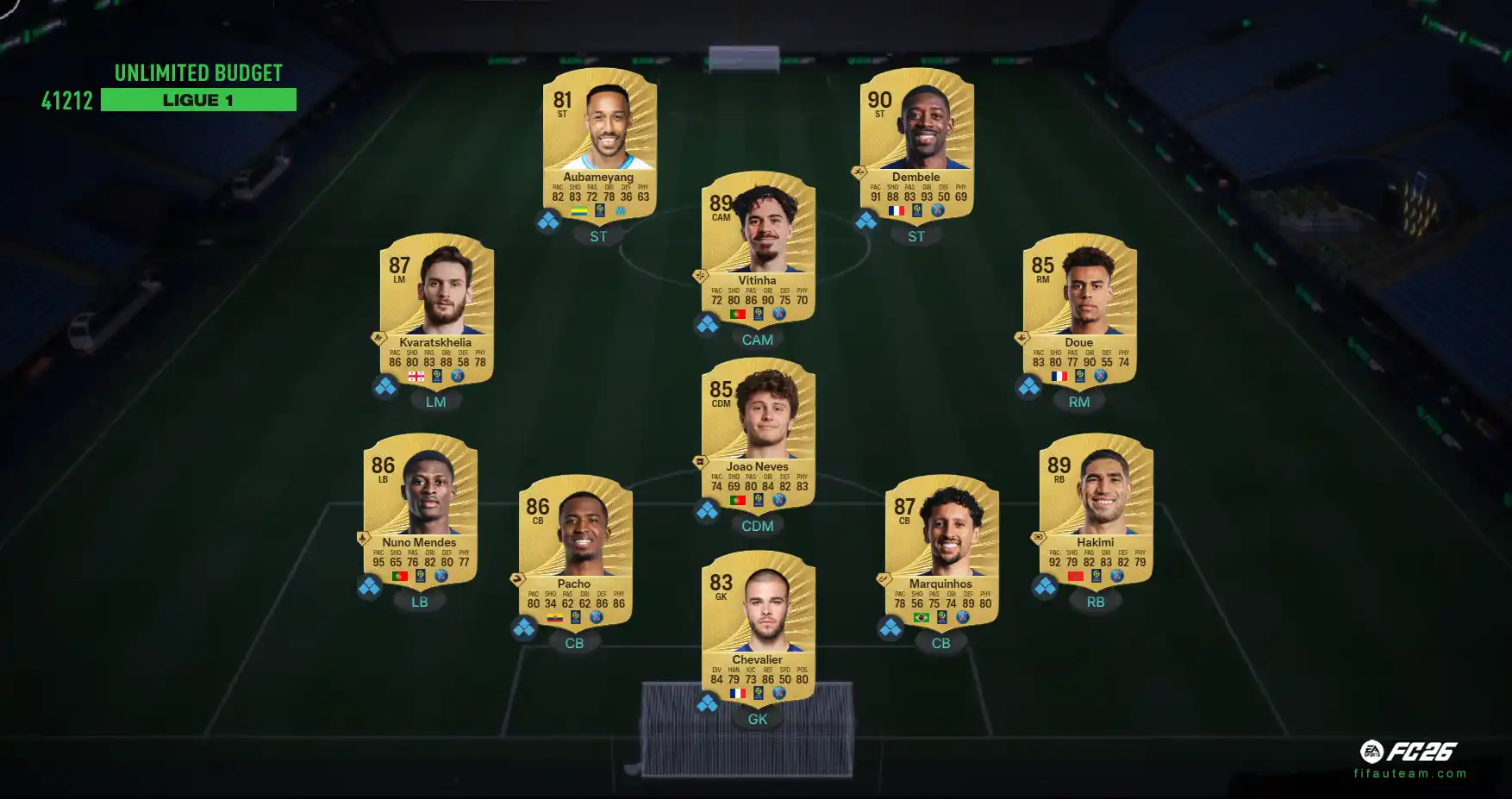The width and height of the screenshot is (1512, 799).
Task: Select the Hakimi right back card
Action: pyautogui.click(x=1096, y=508)
